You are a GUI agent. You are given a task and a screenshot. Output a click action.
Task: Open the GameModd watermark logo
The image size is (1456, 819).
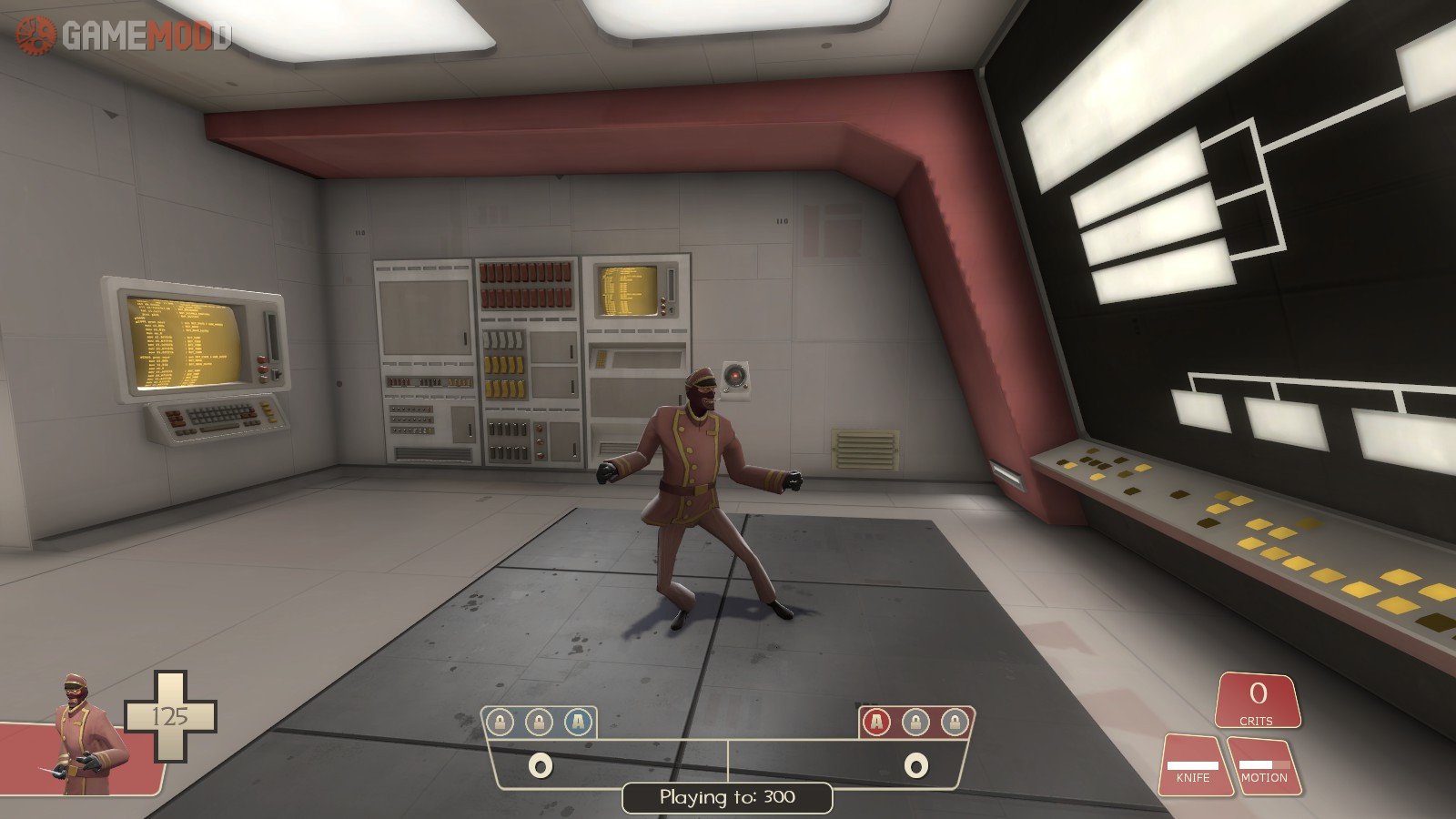[x=123, y=35]
